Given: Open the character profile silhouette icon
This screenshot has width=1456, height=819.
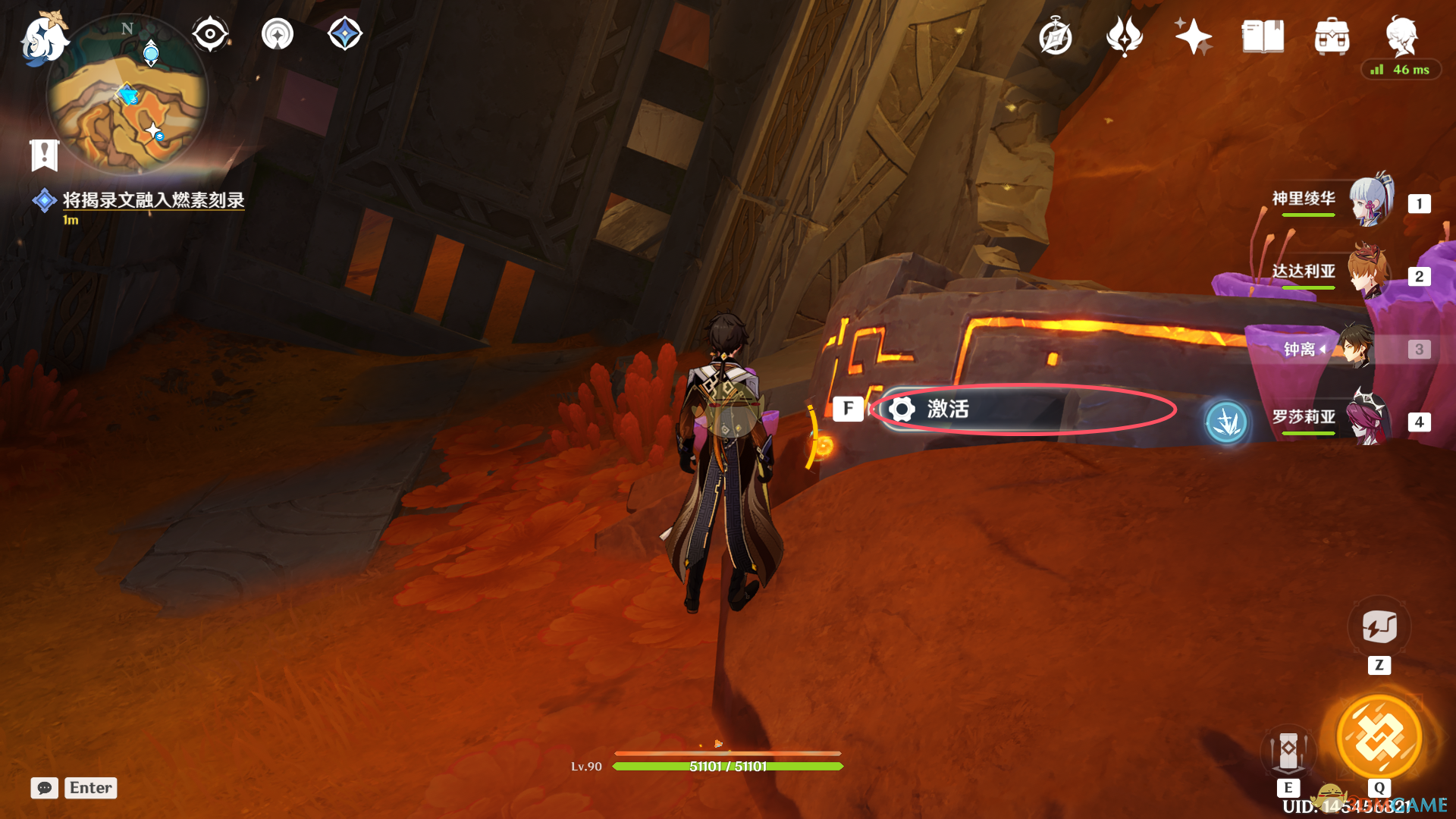Looking at the screenshot, I should coord(1401,35).
